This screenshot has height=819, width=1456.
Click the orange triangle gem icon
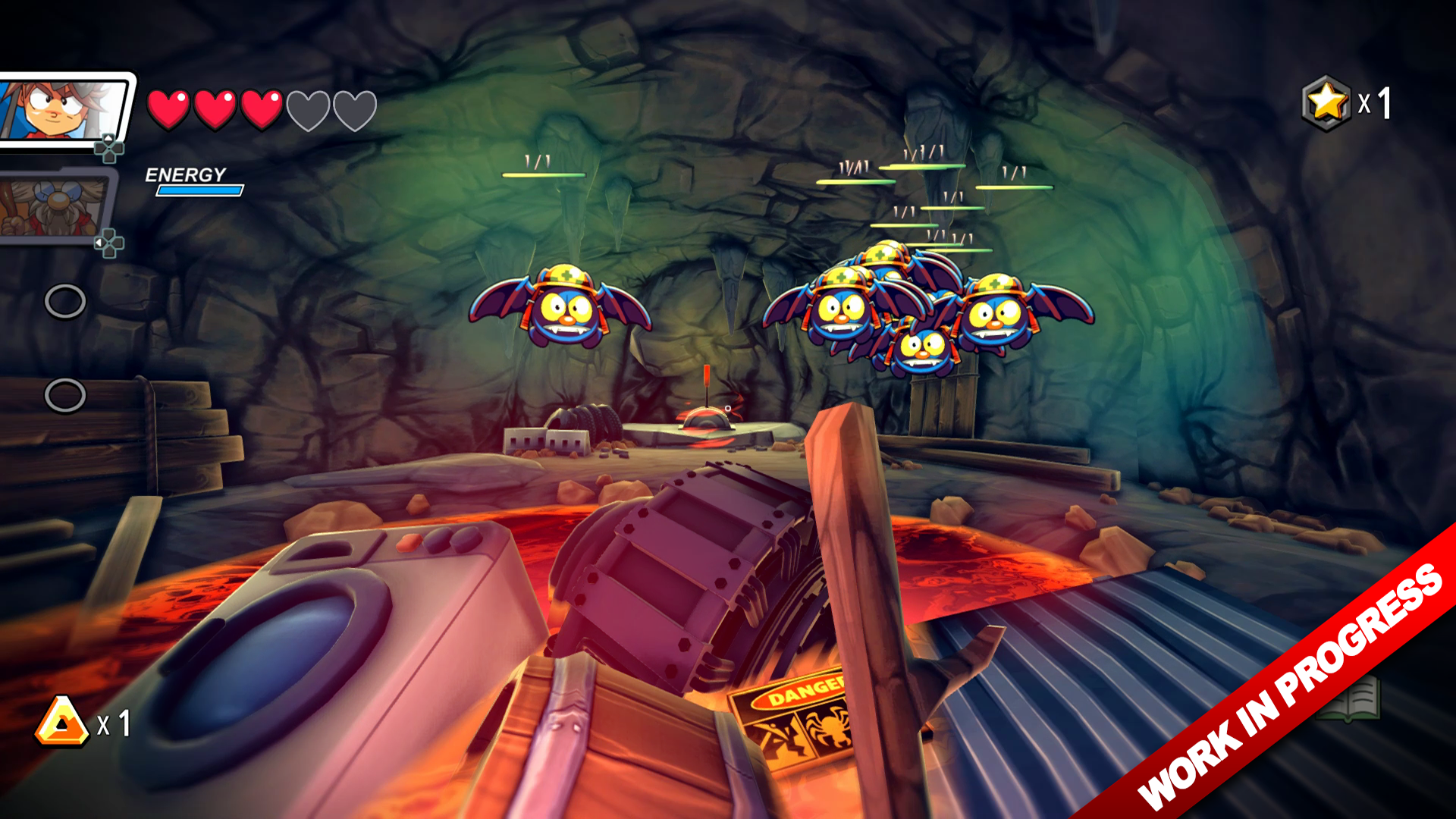[62, 722]
